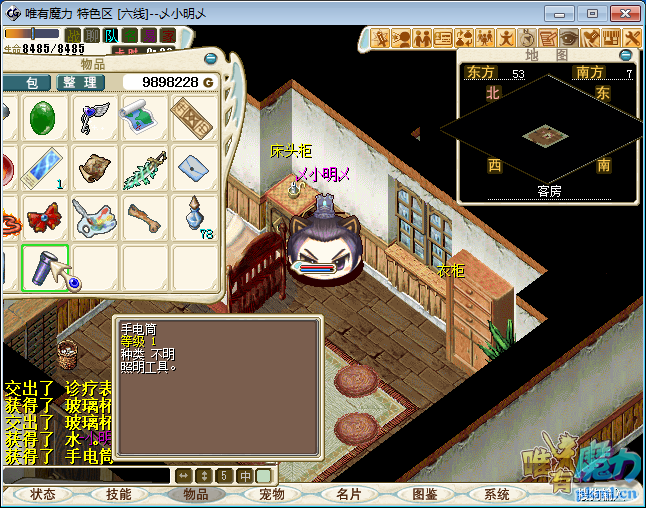Select the green gem item
Screen dimensions: 646x508
45,119
